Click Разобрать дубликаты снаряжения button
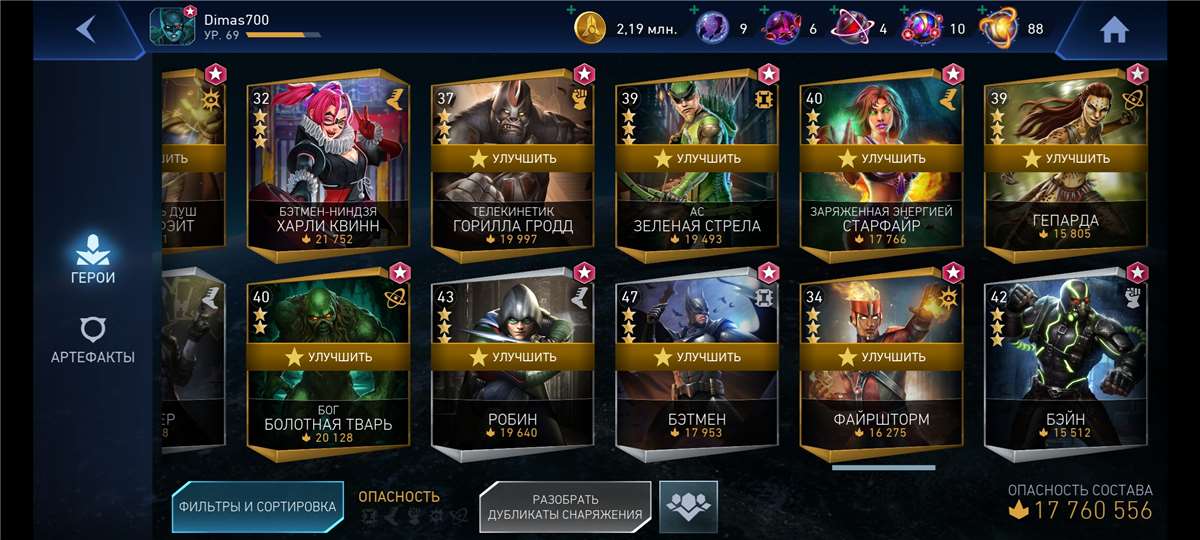The width and height of the screenshot is (1200, 540). (x=565, y=507)
